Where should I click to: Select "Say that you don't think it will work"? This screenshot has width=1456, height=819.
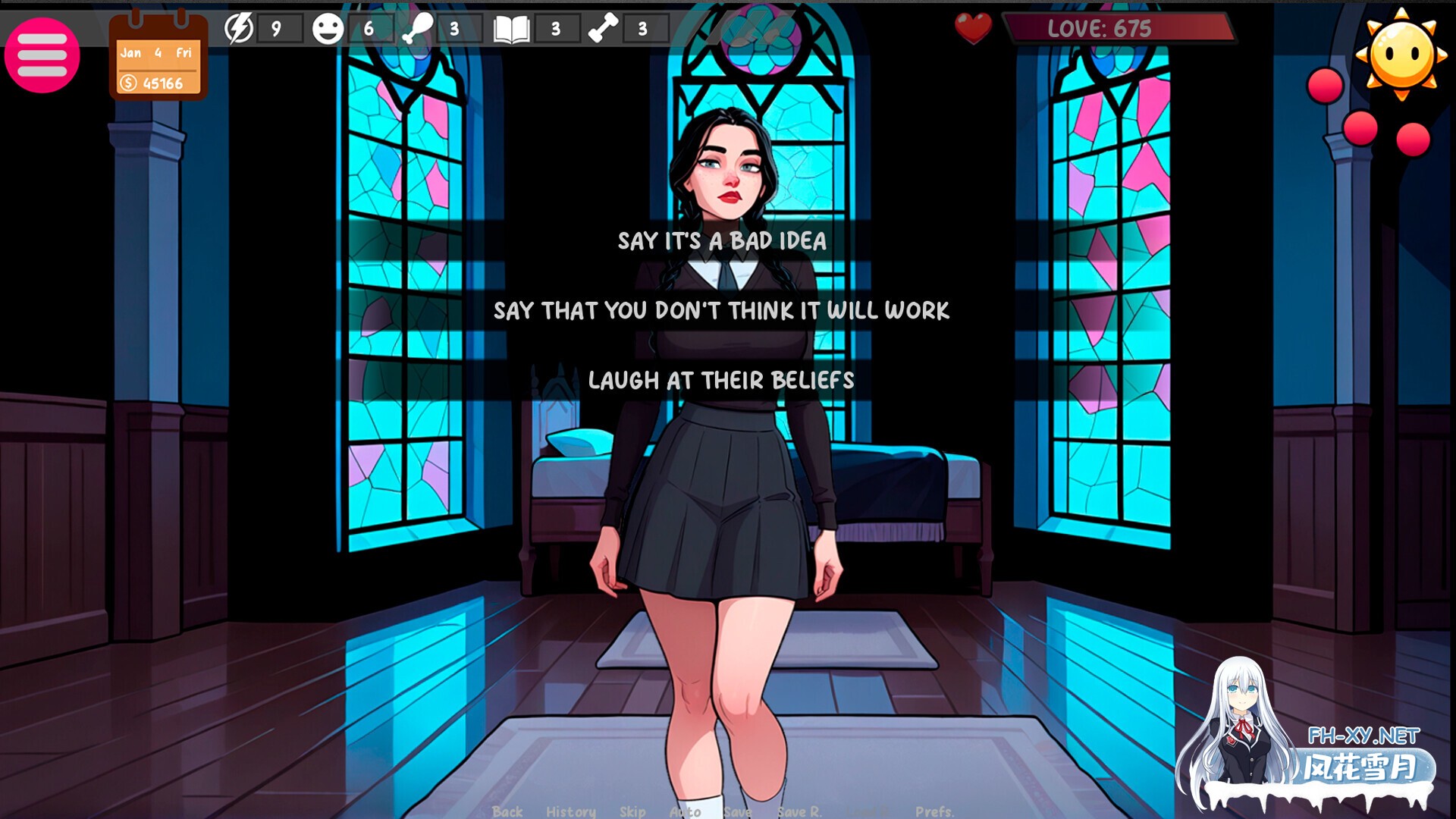click(721, 311)
